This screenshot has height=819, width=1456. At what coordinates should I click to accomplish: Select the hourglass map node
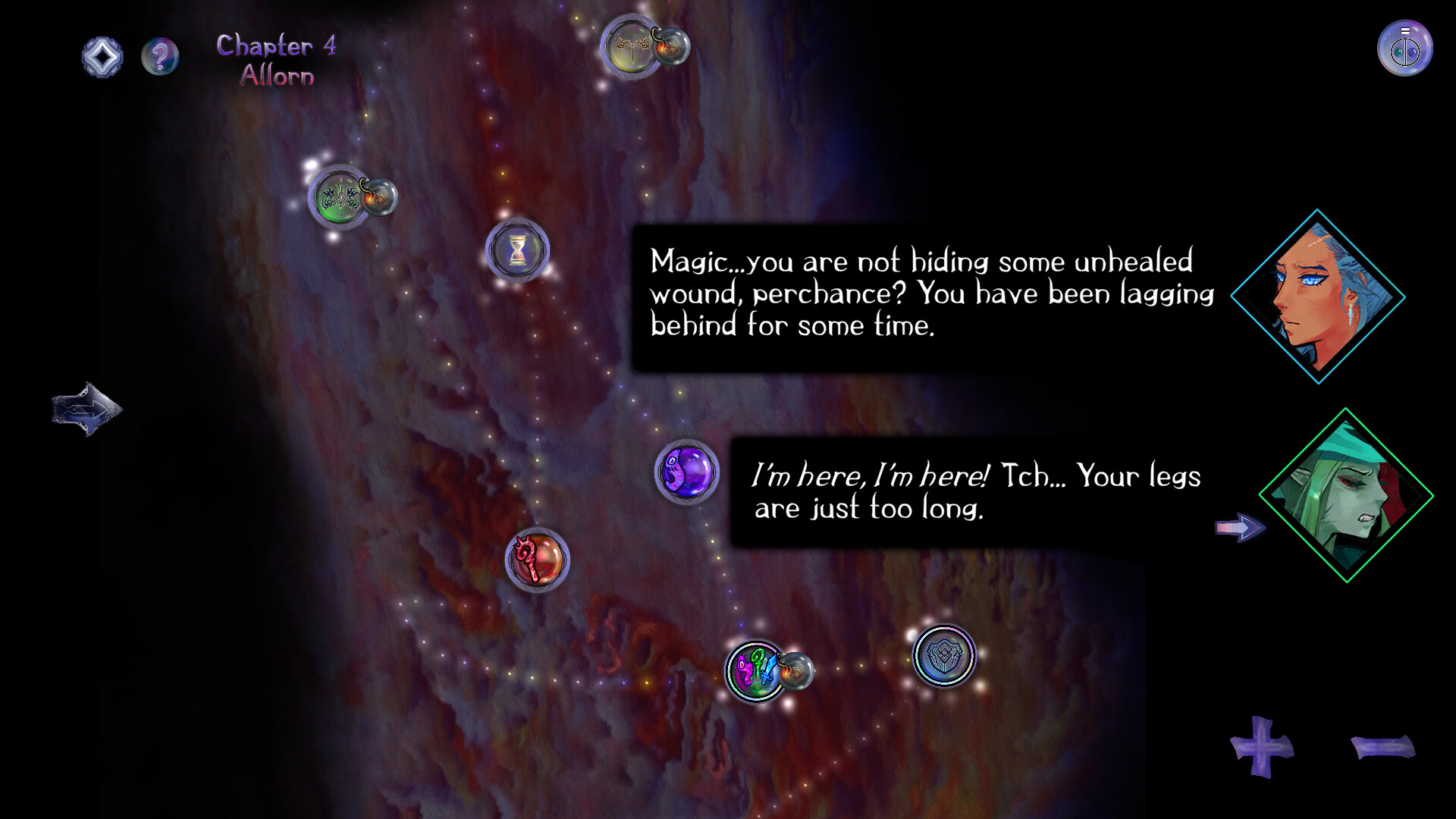click(x=519, y=252)
